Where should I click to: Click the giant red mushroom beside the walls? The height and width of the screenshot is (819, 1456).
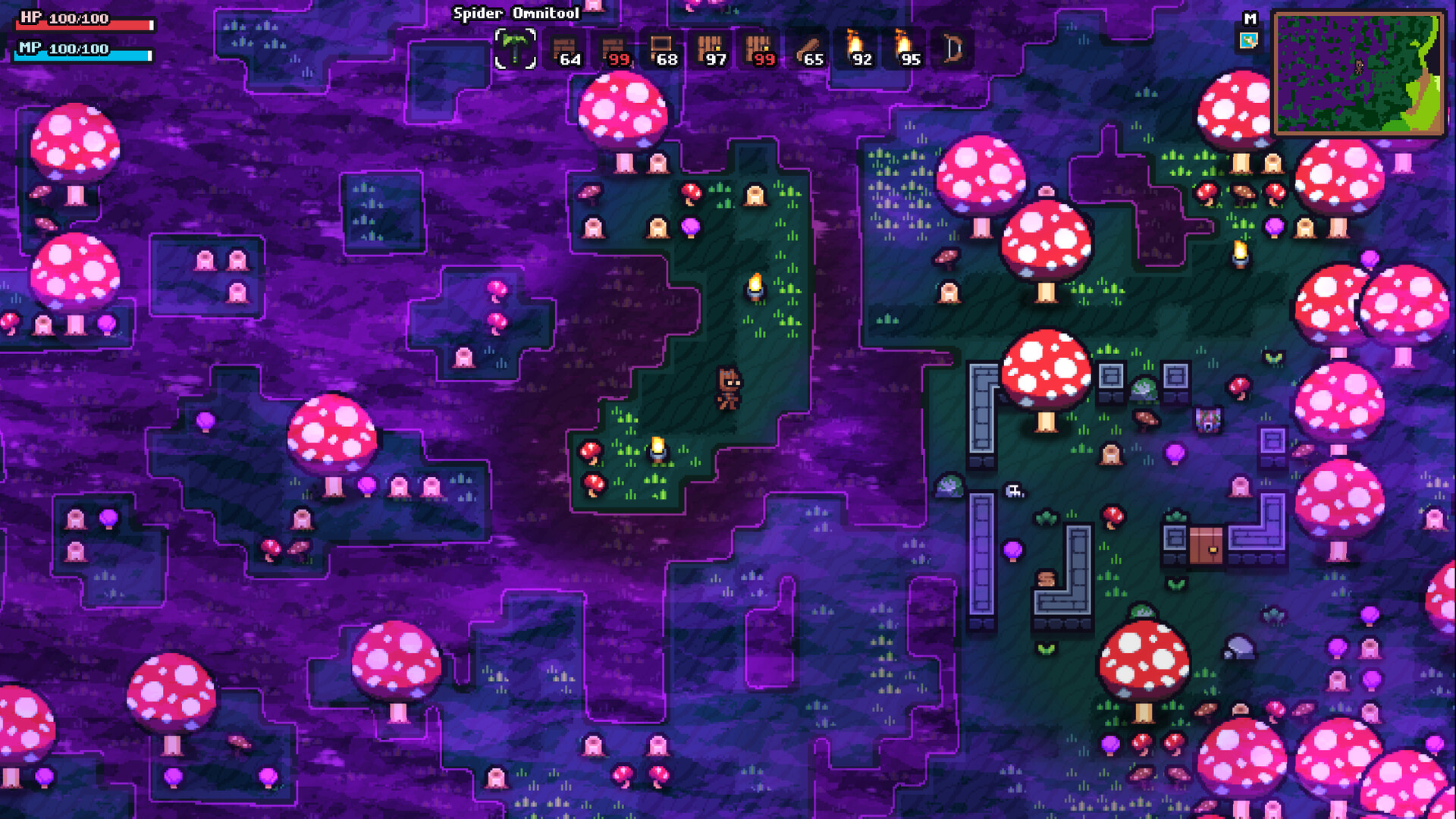click(x=1045, y=372)
